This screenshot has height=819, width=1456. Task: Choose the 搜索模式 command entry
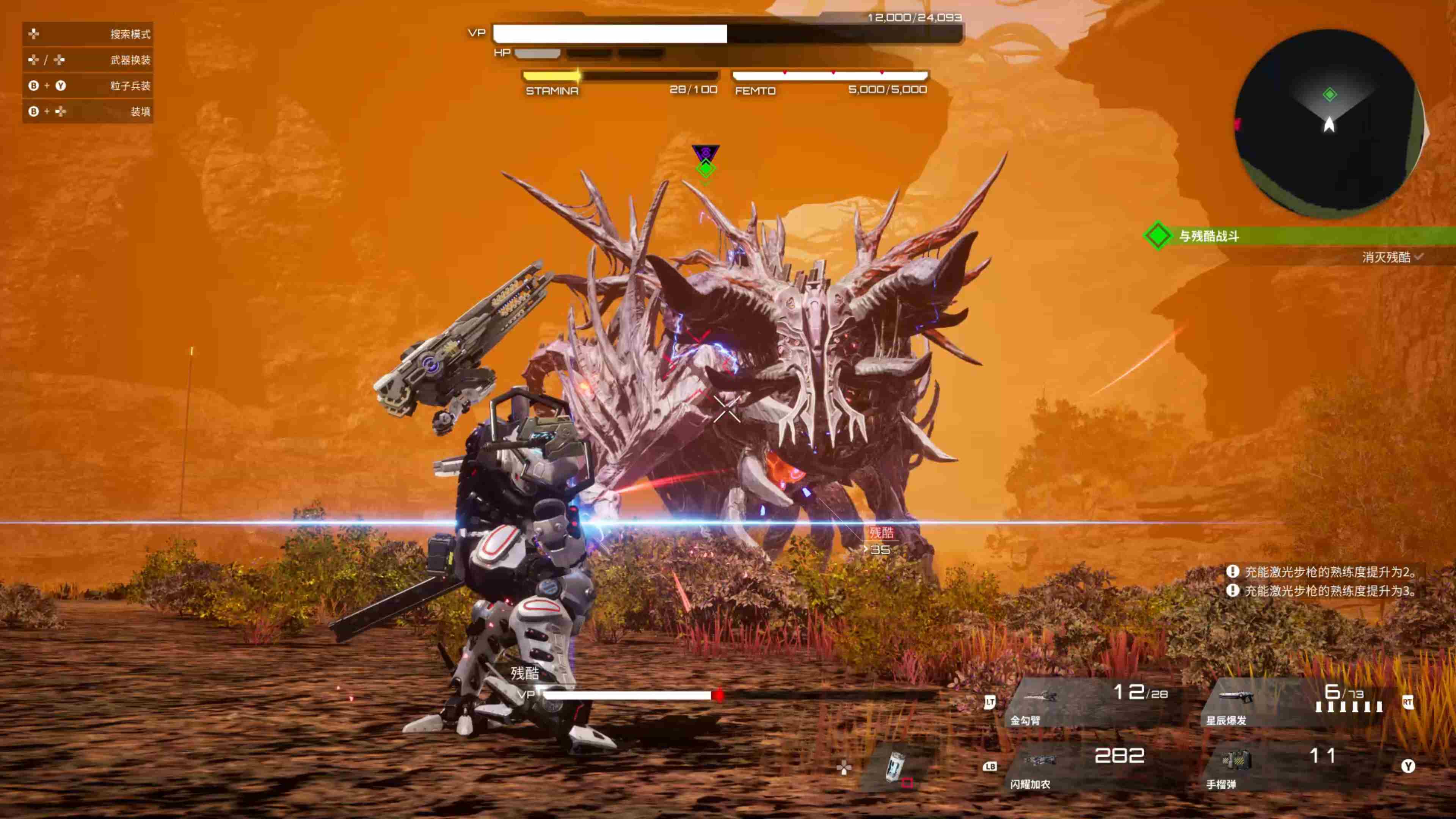pyautogui.click(x=88, y=34)
